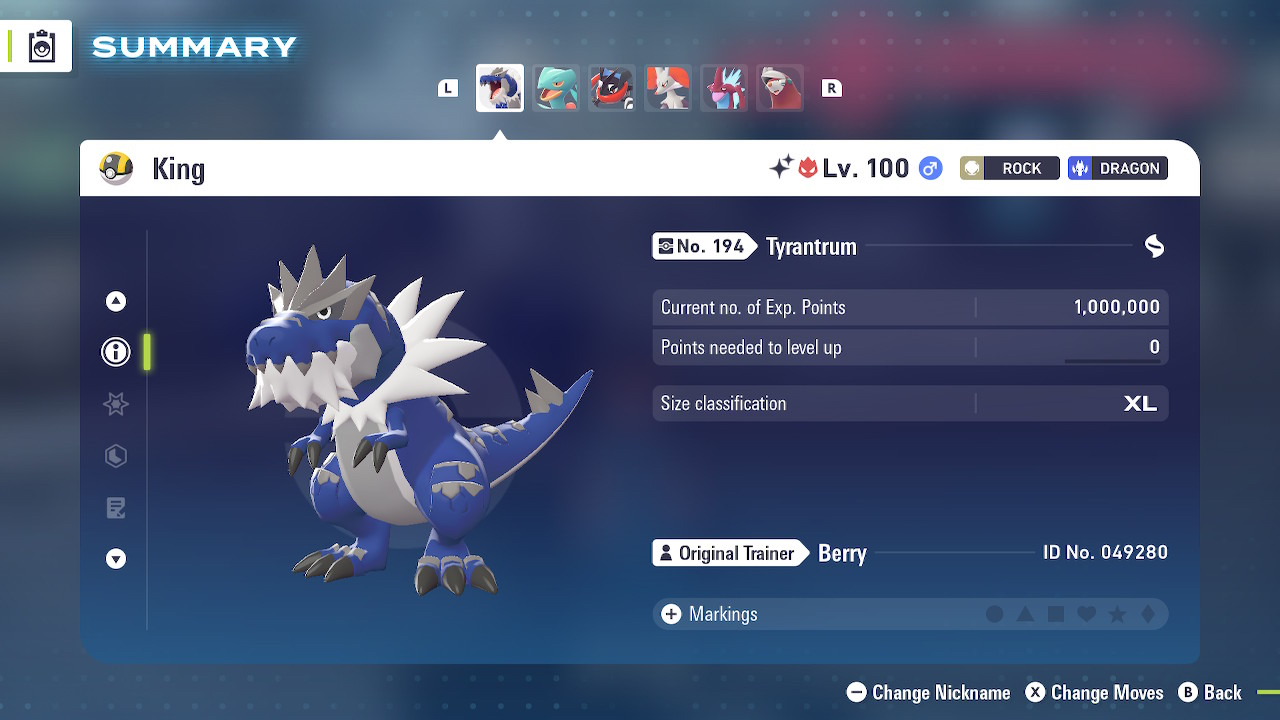Open the hexagon stats tab

pyautogui.click(x=116, y=456)
